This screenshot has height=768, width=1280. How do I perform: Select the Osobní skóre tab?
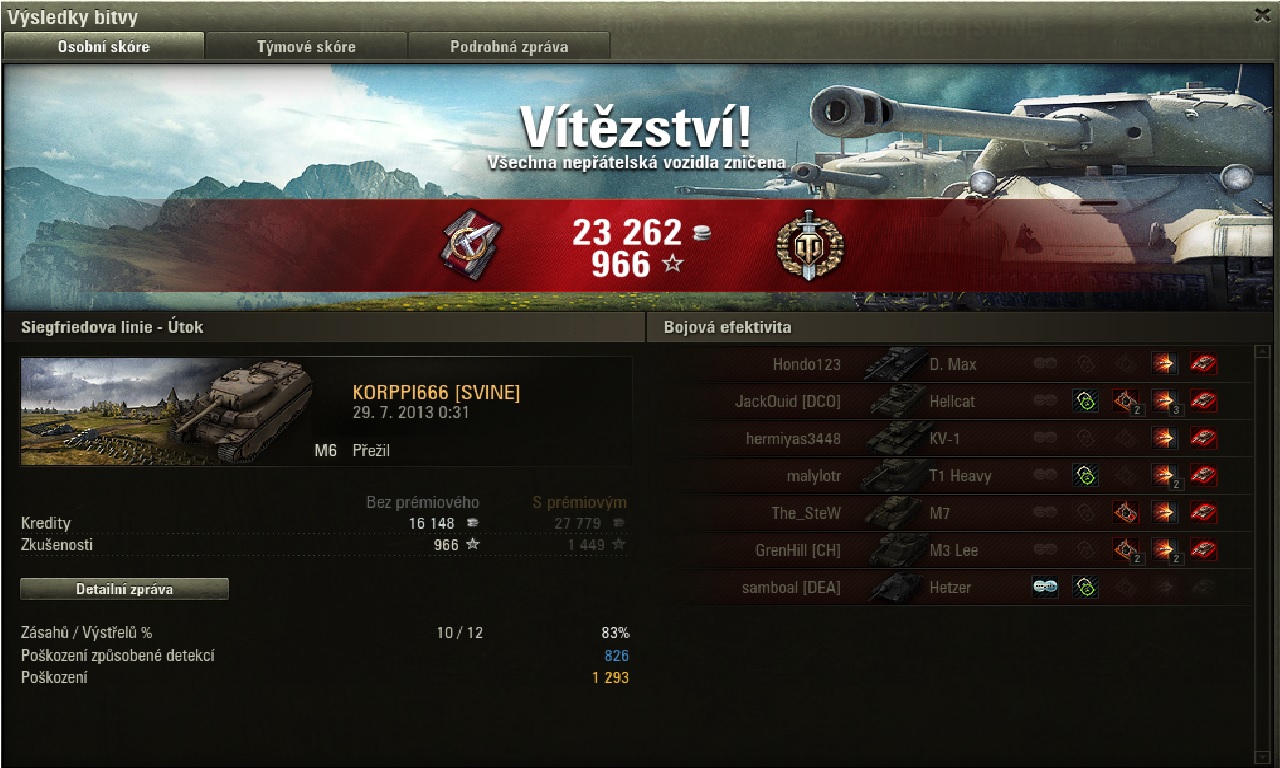pyautogui.click(x=104, y=46)
